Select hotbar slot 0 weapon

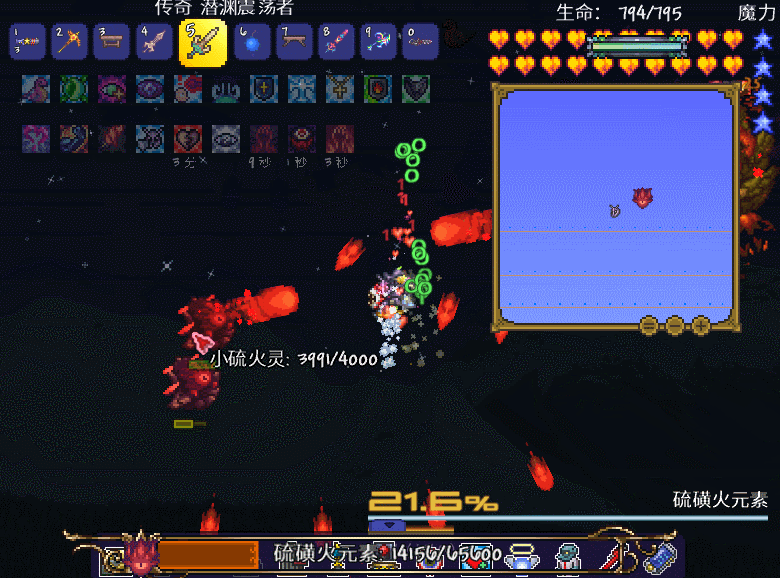click(422, 42)
